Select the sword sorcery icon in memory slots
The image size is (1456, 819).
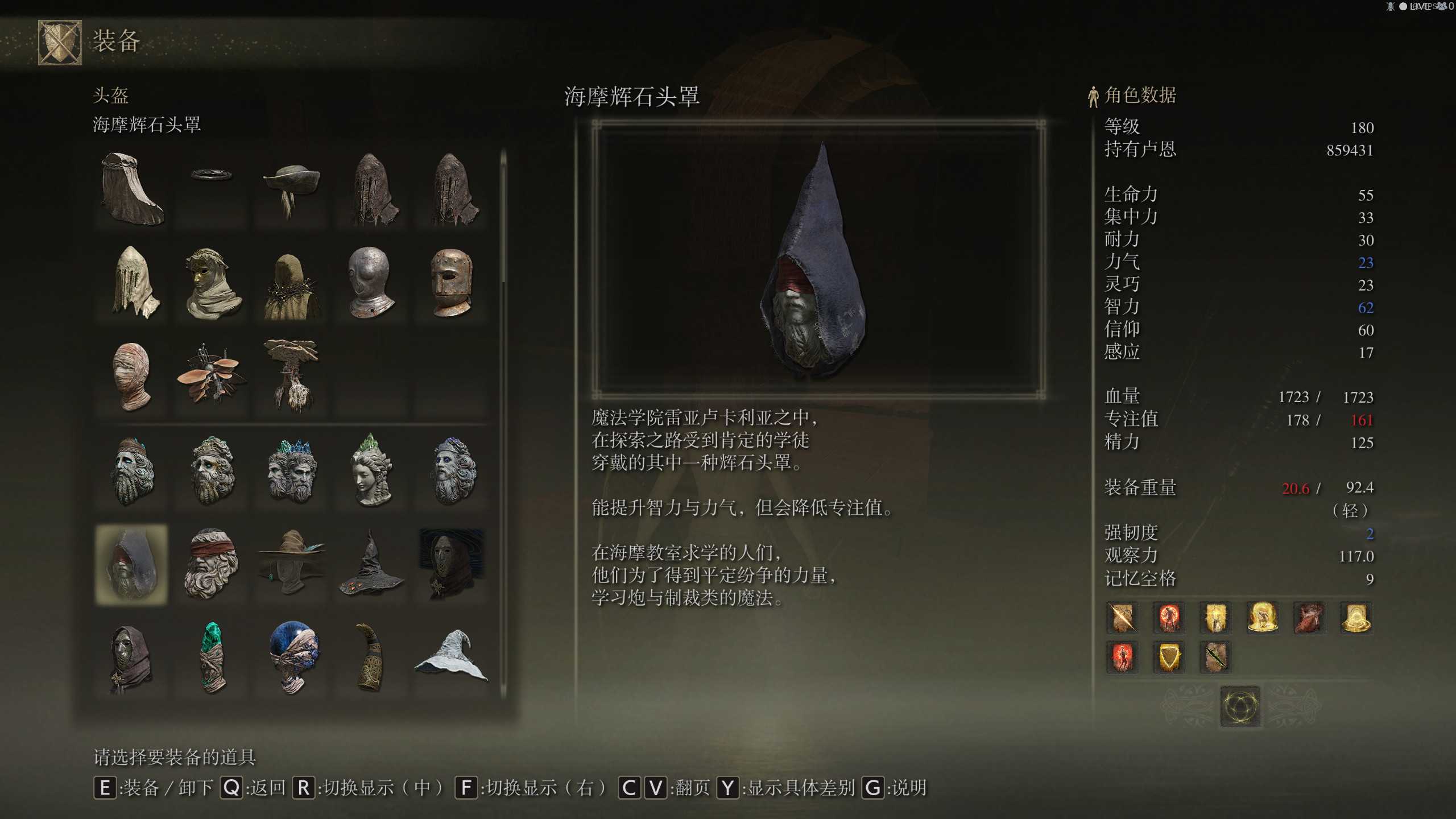click(1121, 618)
